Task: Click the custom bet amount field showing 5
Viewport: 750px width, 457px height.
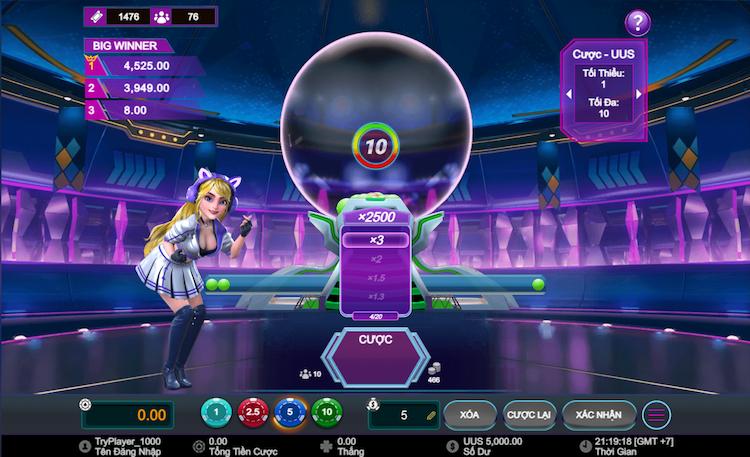Action: pos(404,414)
